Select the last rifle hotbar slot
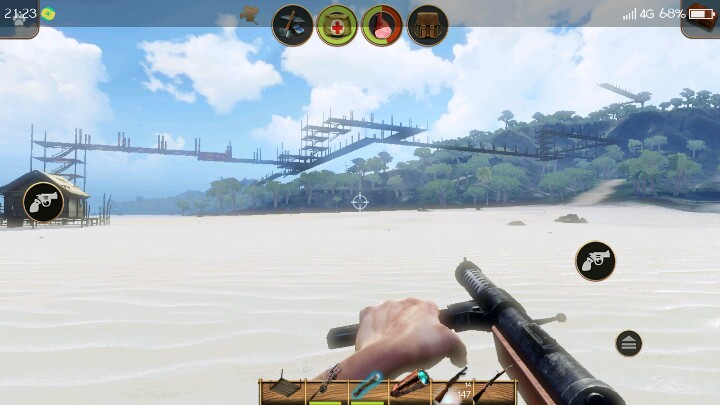 pyautogui.click(x=494, y=387)
